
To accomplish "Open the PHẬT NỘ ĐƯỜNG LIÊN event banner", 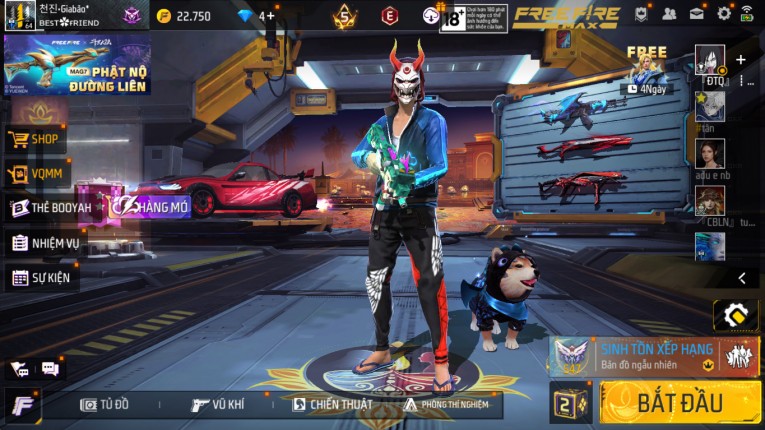I will 77,66.
